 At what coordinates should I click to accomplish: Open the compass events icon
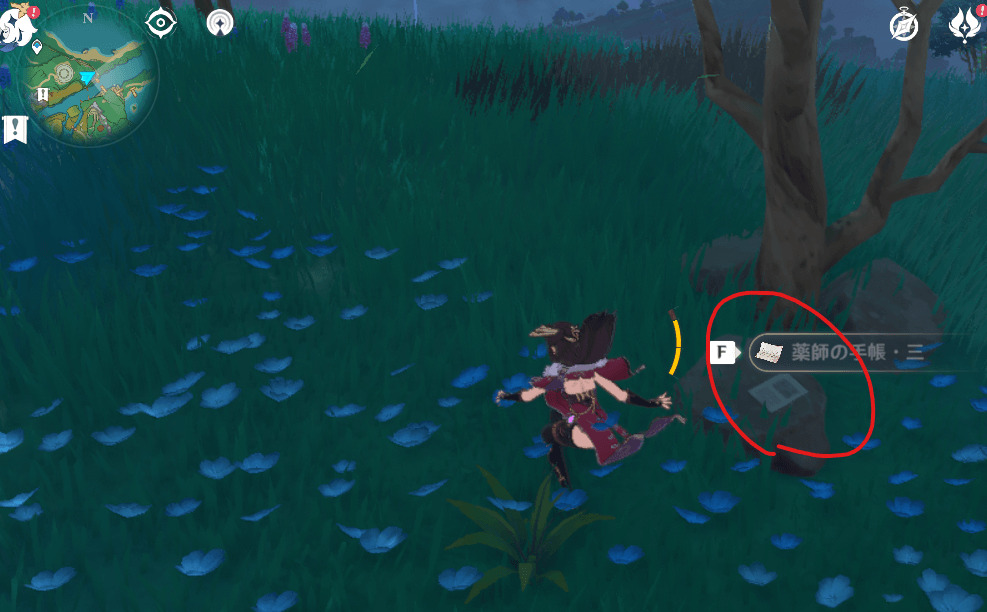click(x=904, y=26)
